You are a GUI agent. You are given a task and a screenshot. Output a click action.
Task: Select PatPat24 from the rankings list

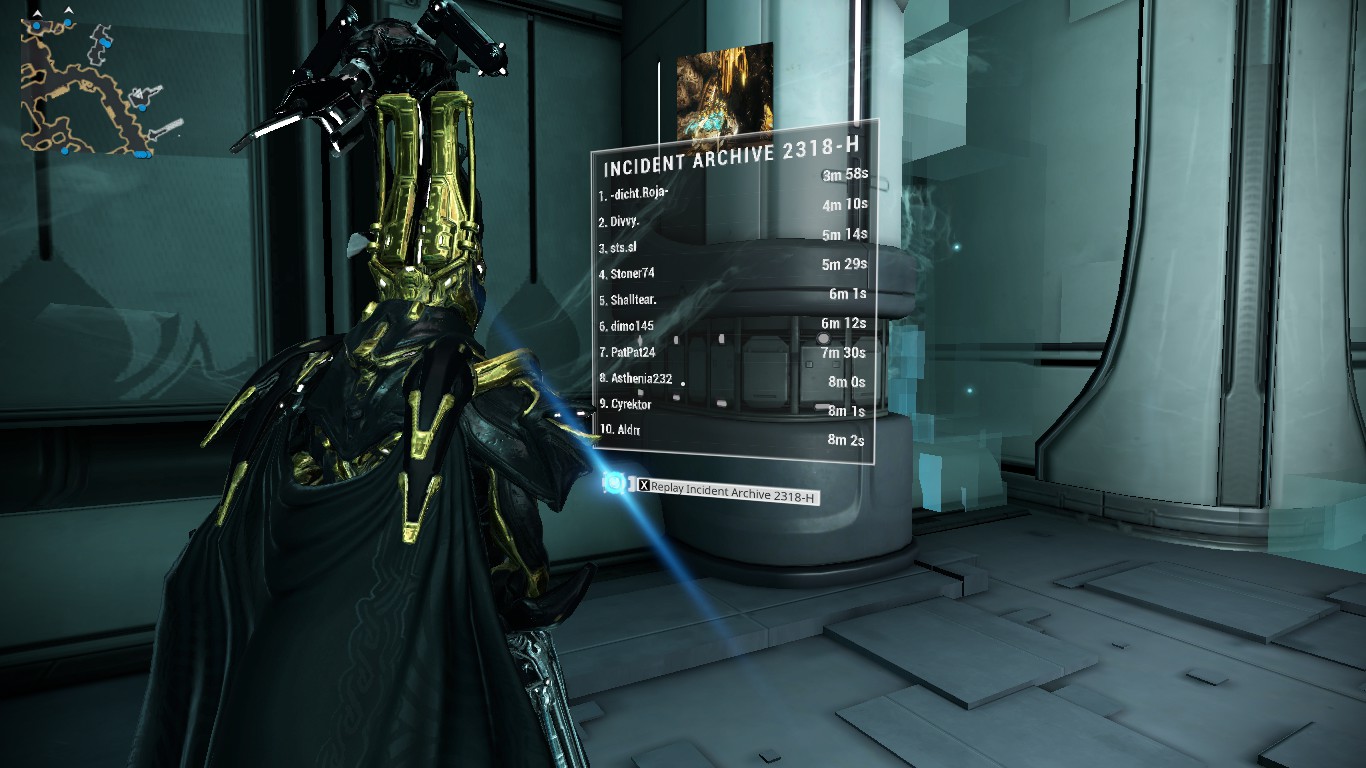629,352
